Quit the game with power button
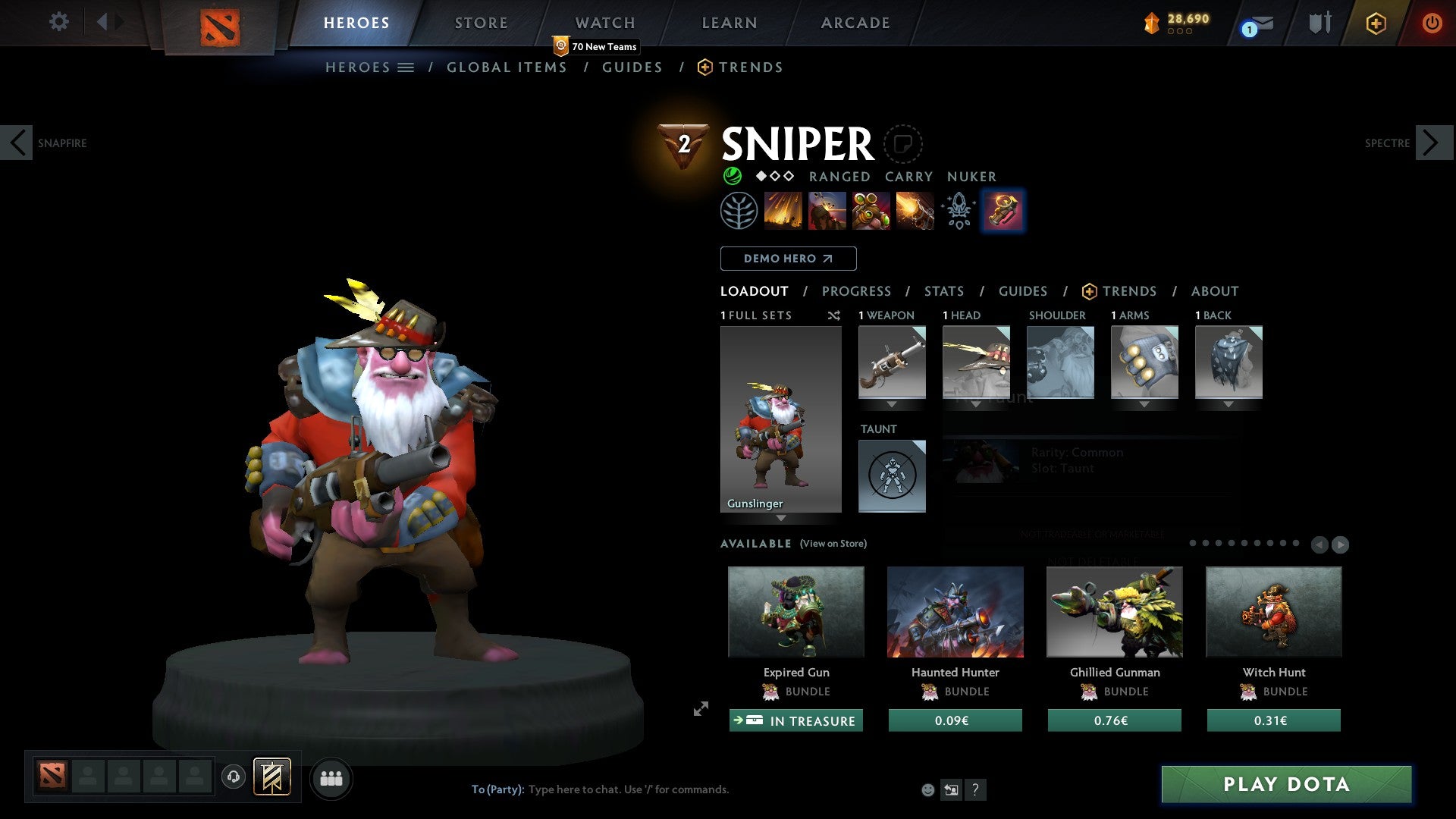 click(1431, 23)
